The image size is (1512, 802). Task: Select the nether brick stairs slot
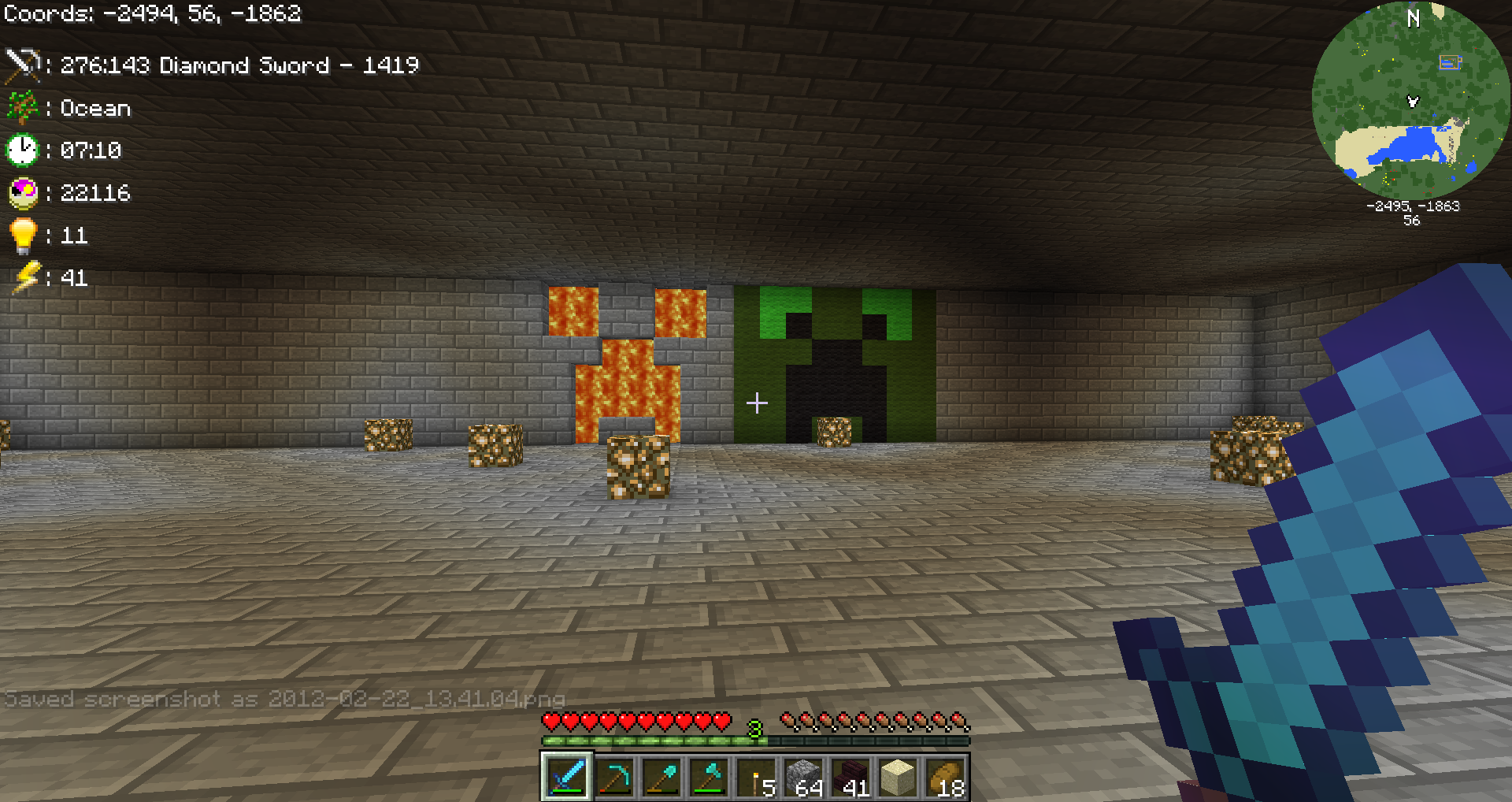click(851, 777)
